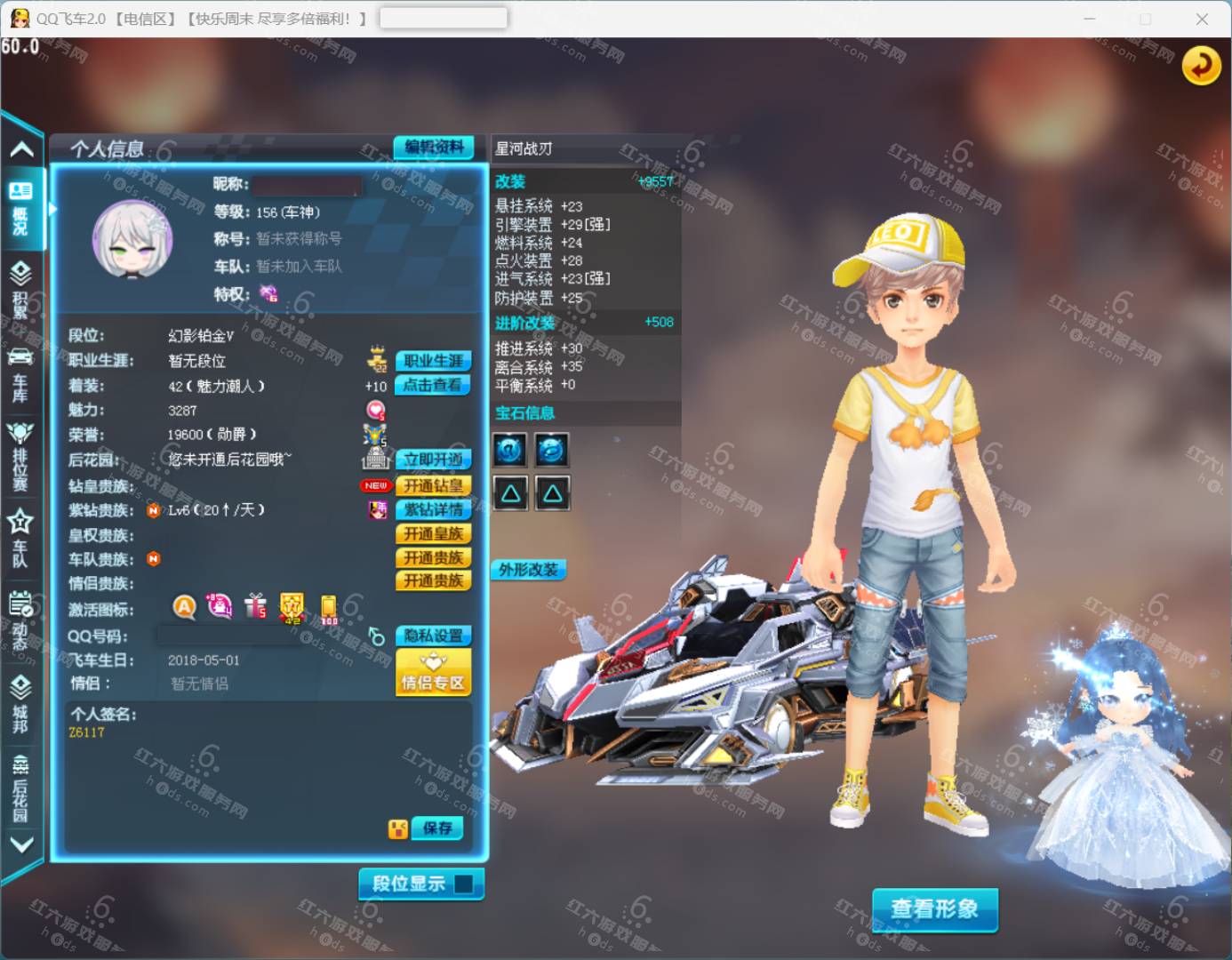Open the 车队 team tab
1232x960 pixels.
point(20,538)
